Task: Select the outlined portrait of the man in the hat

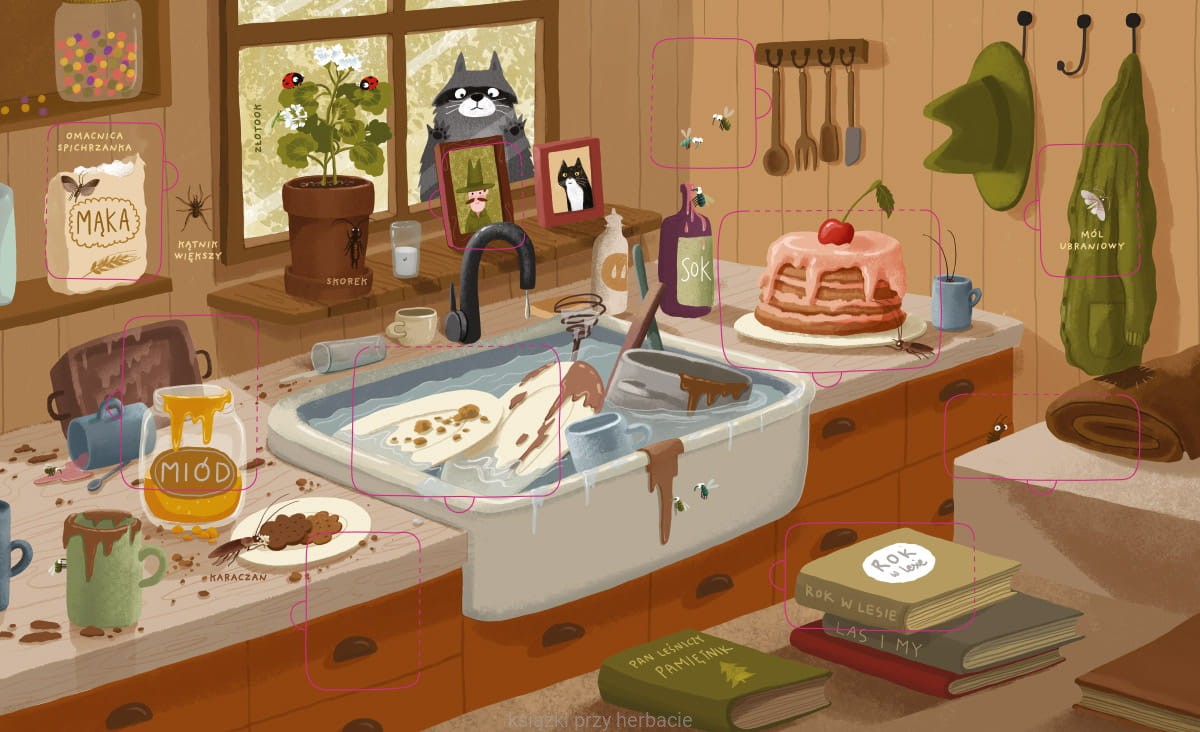Action: click(476, 192)
